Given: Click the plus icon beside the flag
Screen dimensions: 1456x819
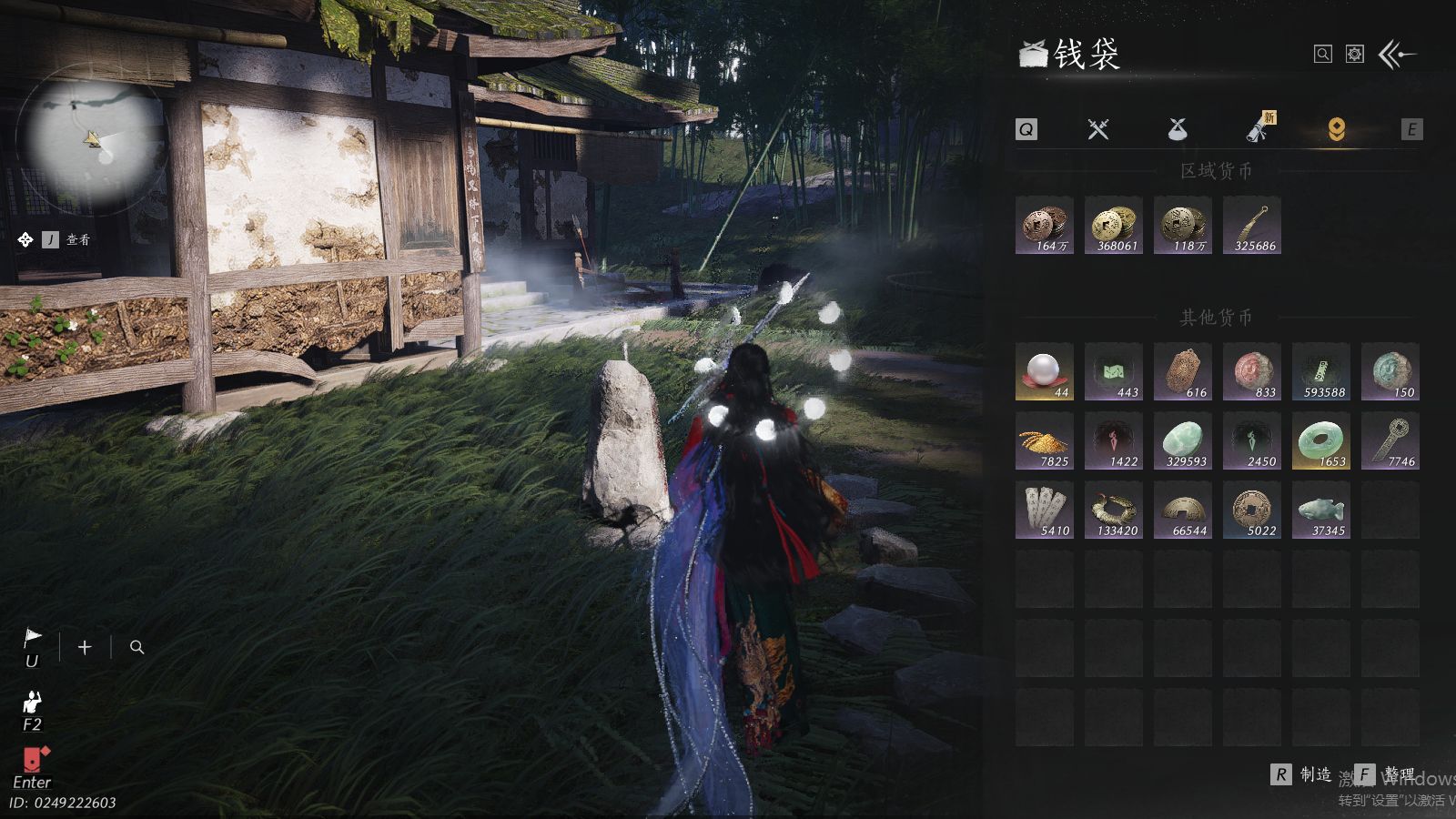Looking at the screenshot, I should point(85,647).
